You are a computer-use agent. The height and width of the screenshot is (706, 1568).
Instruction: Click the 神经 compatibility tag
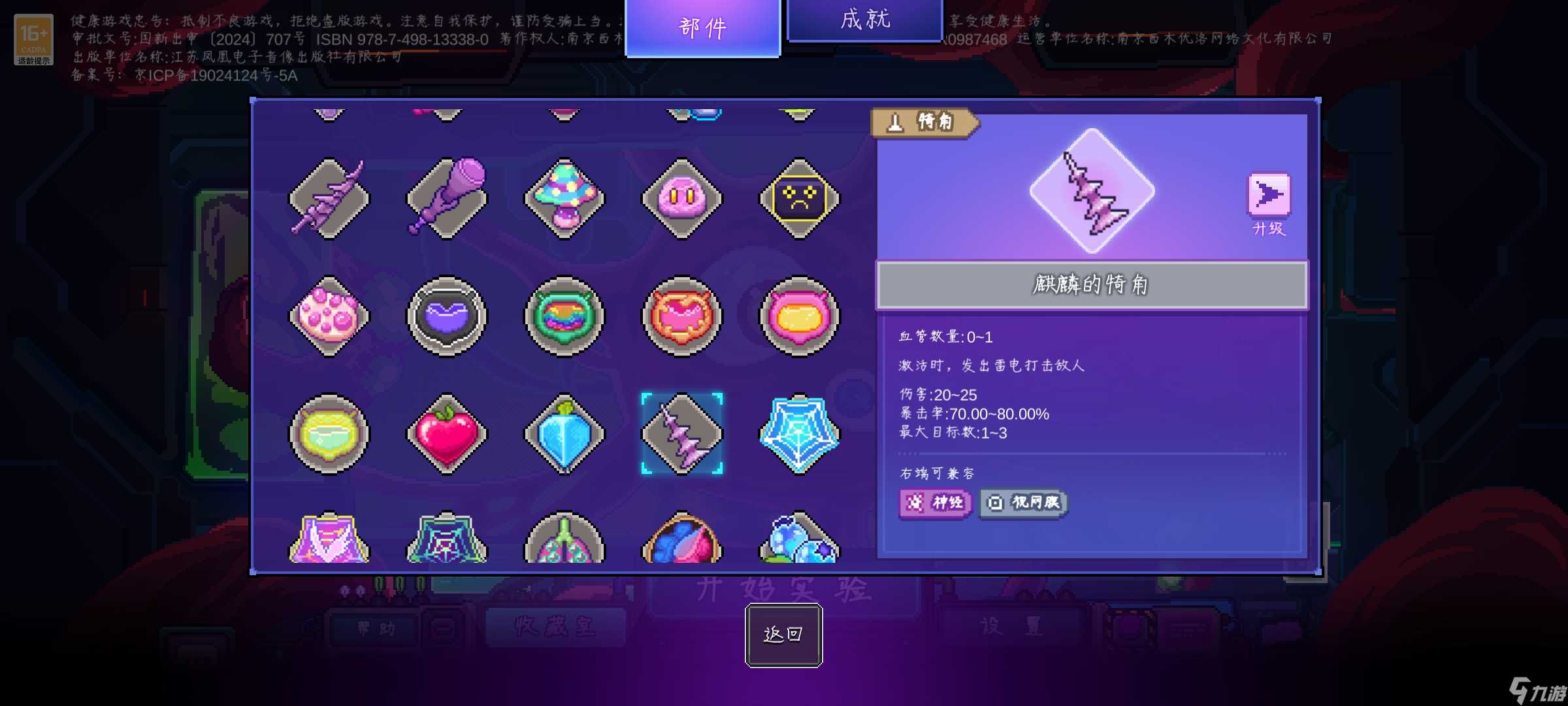pyautogui.click(x=934, y=502)
